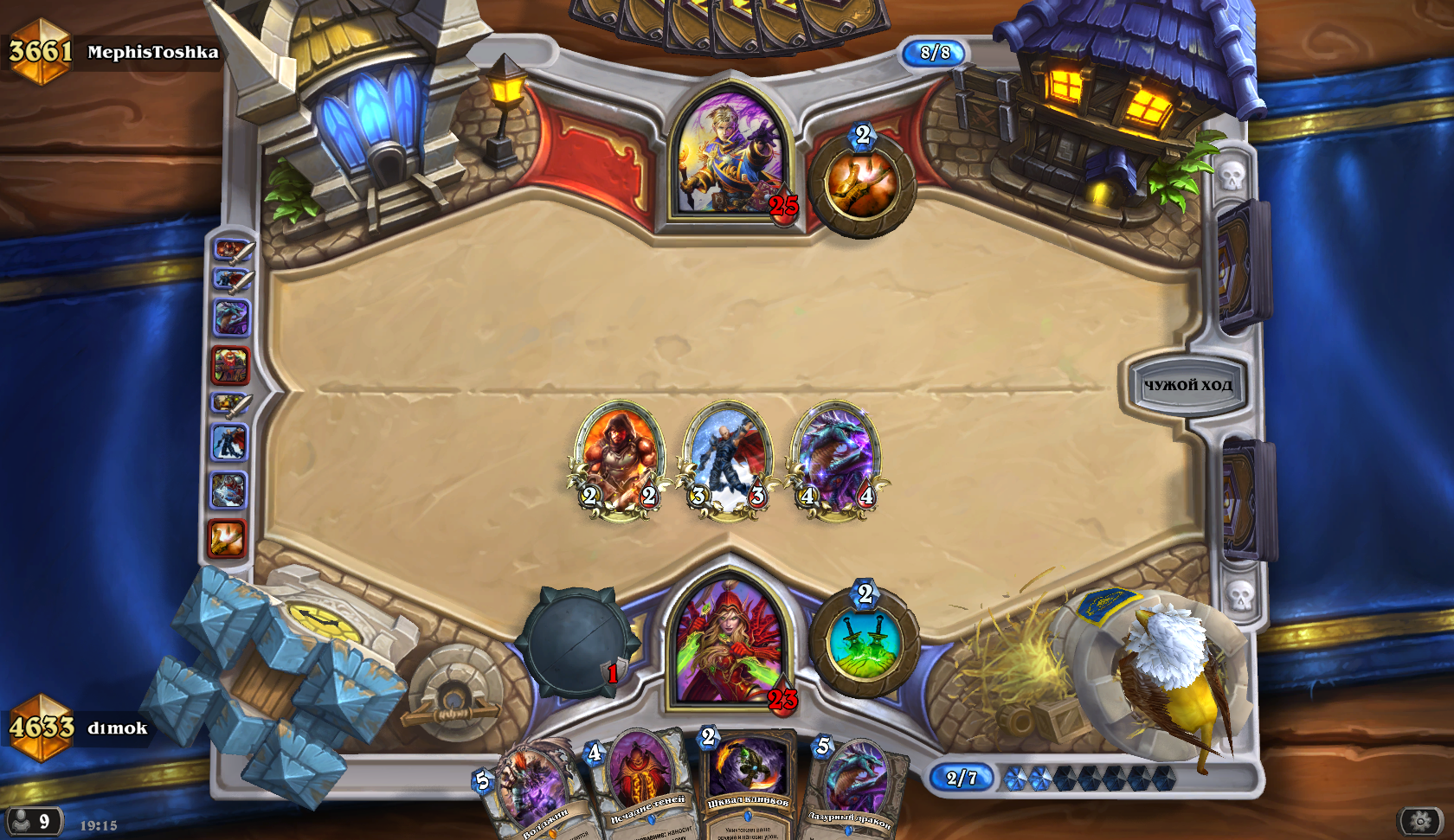Show the spectator list with 9 viewers
This screenshot has width=1454, height=840.
[x=33, y=820]
